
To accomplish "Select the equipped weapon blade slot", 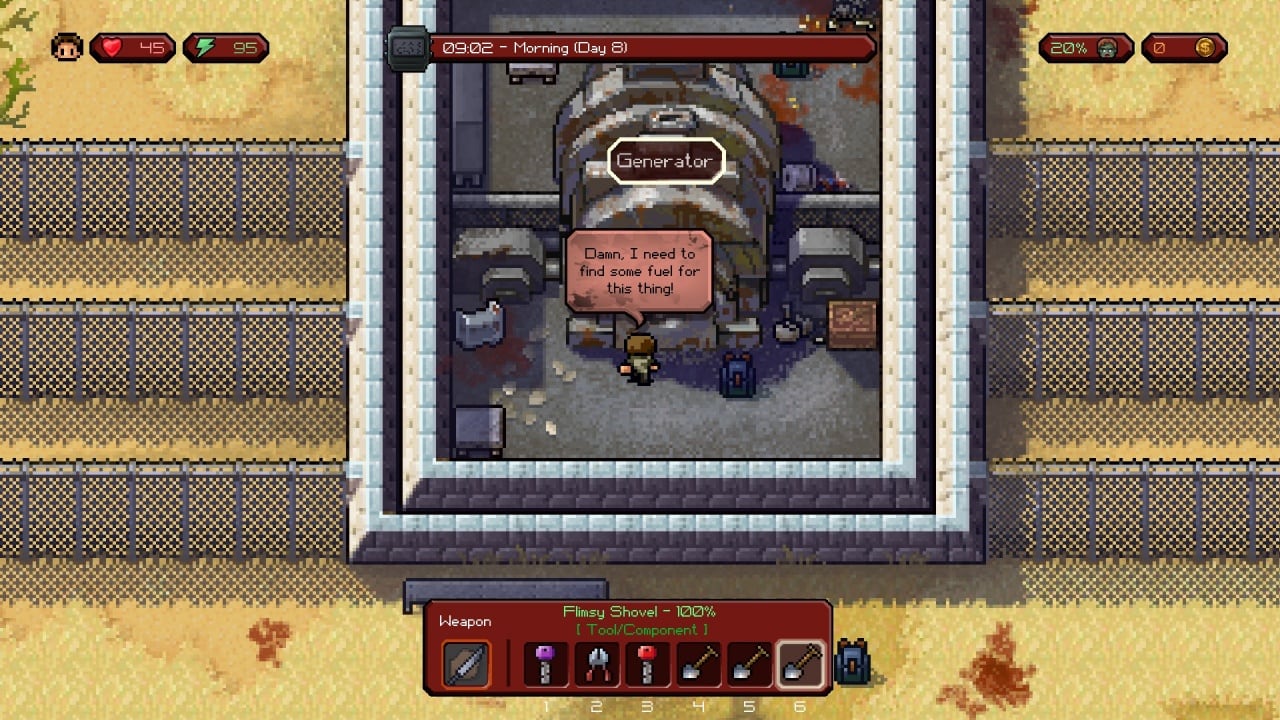I will 466,665.
